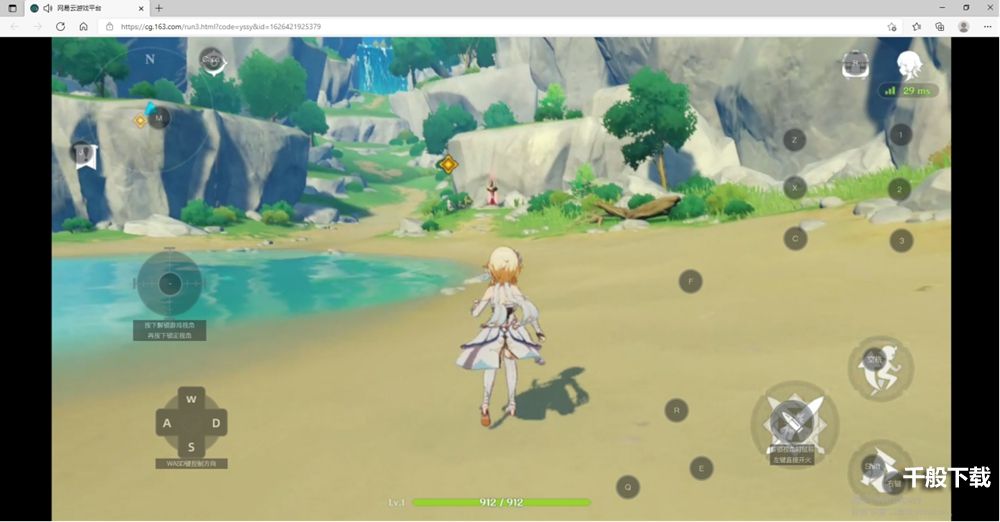This screenshot has height=522, width=1000.
Task: Tap the jump button with leaping figure
Action: tap(879, 366)
